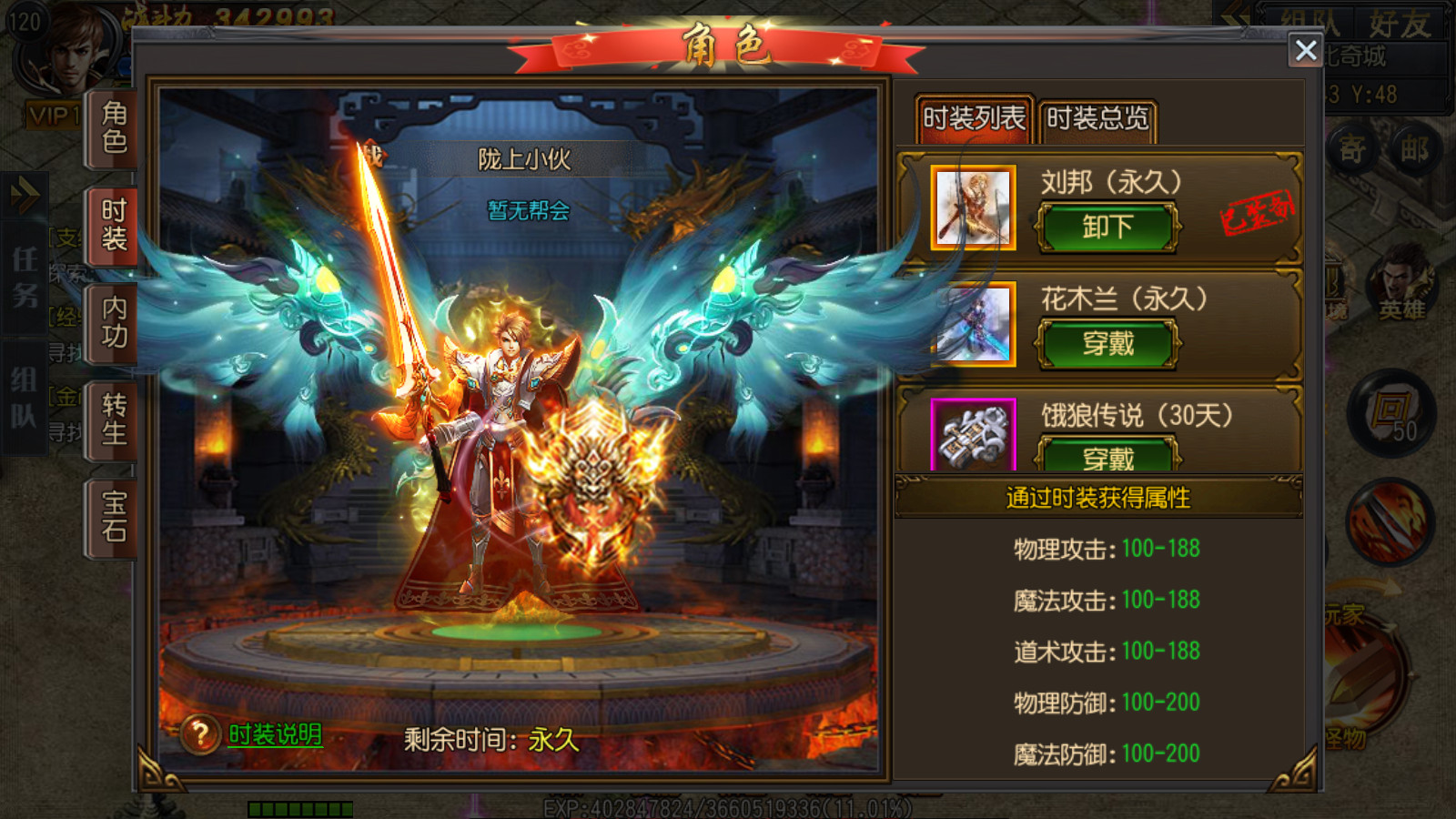Select the 刘邦 outfit thumbnail
Image resolution: width=1456 pixels, height=819 pixels.
973,207
